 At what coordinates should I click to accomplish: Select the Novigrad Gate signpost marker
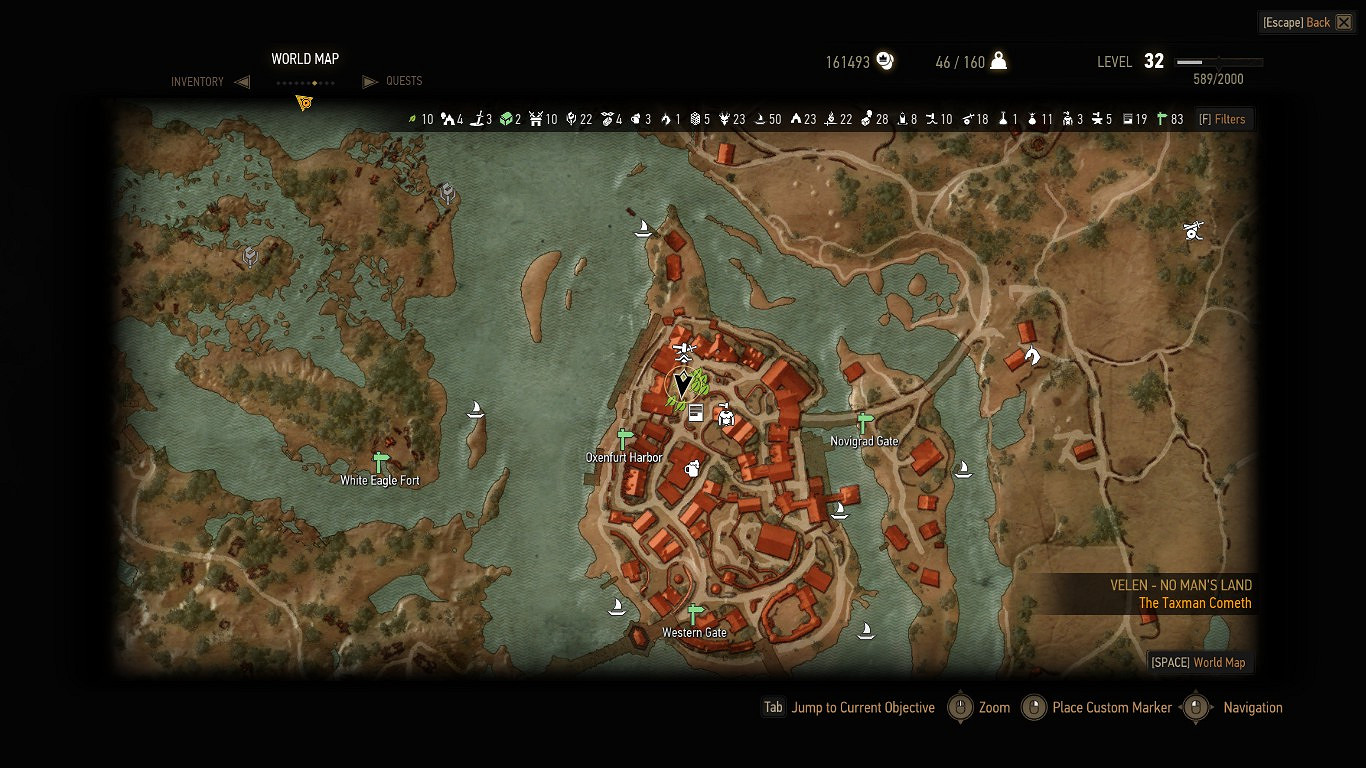[x=865, y=423]
